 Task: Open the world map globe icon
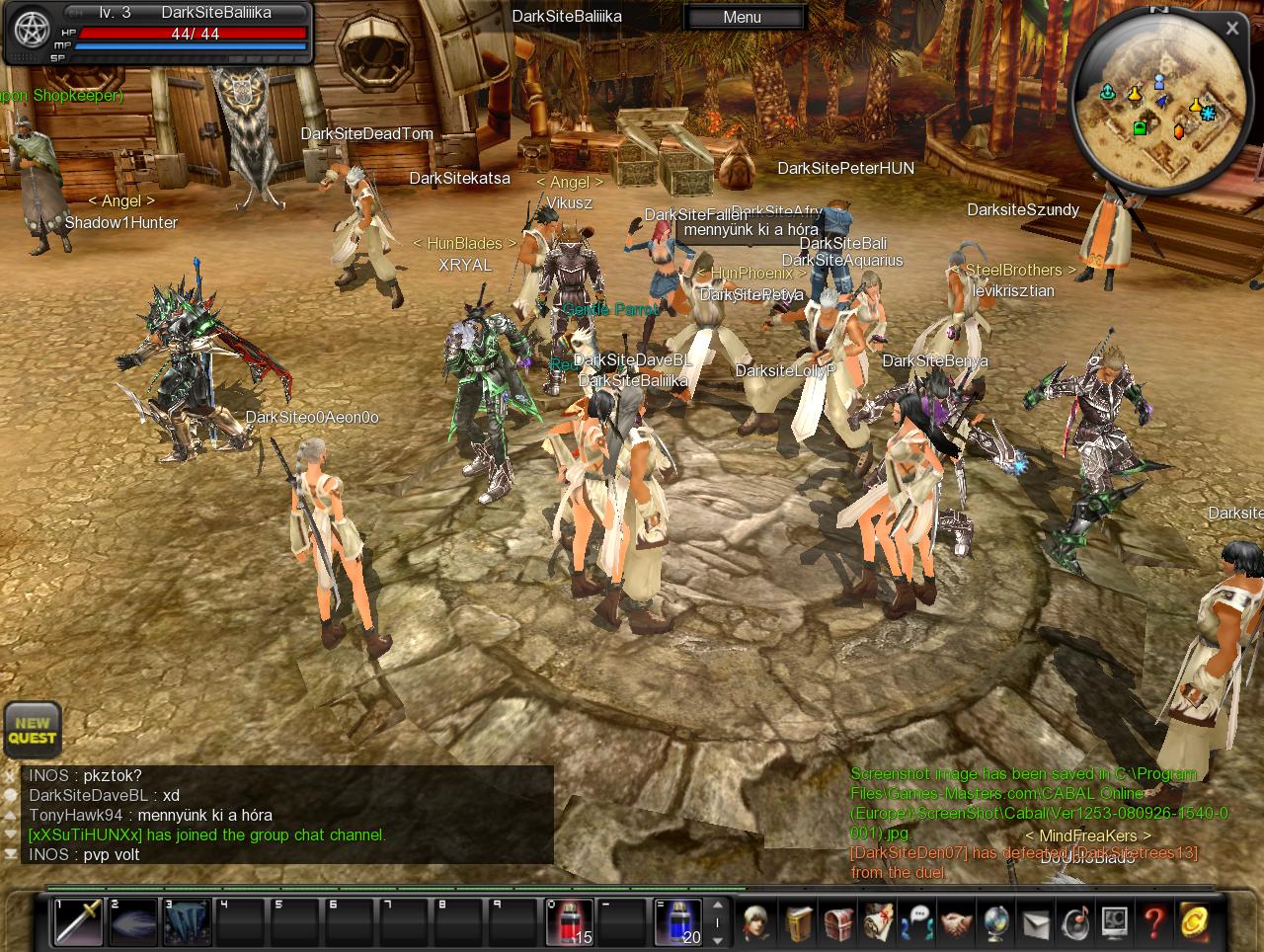tap(995, 922)
